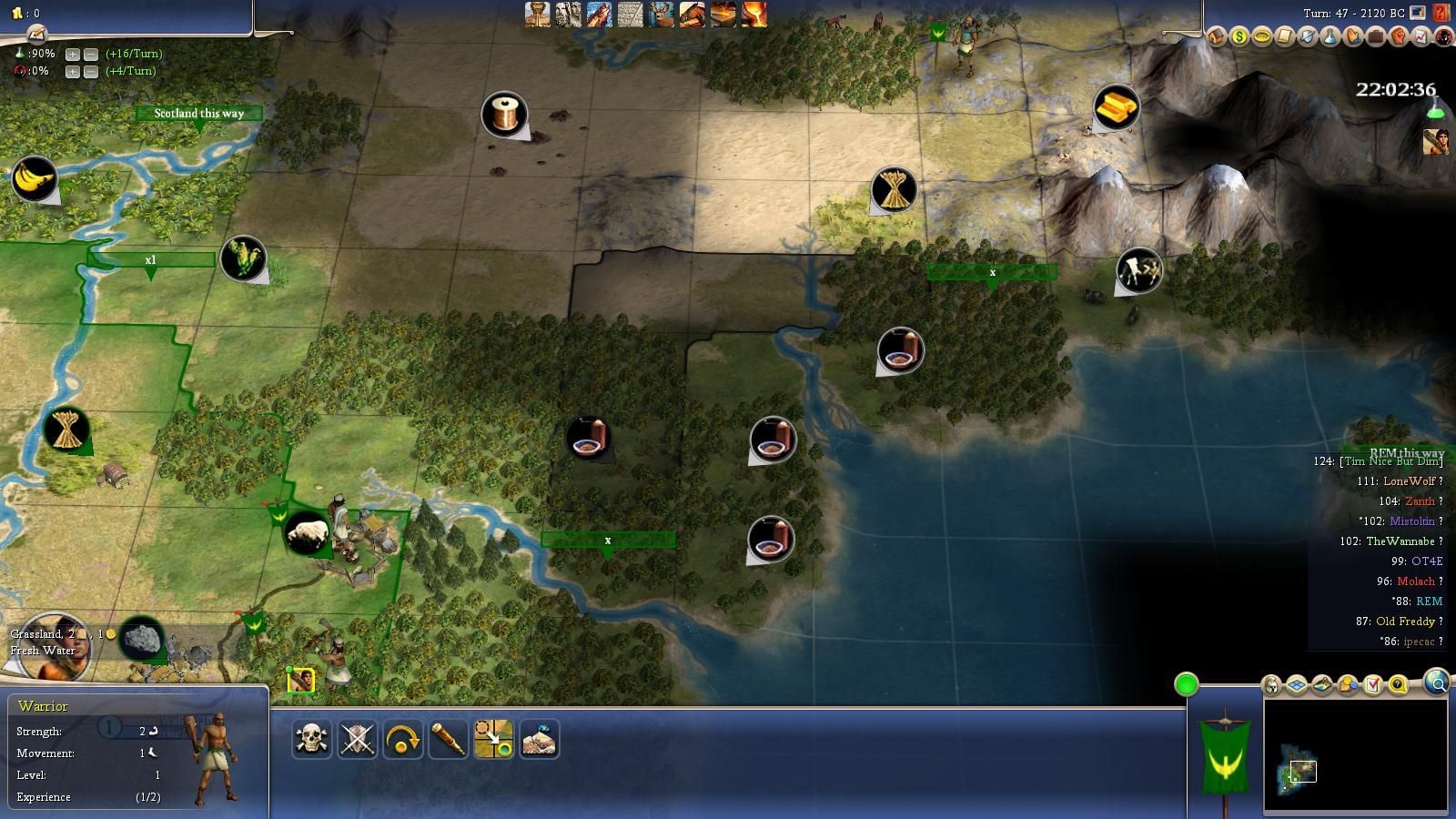Open the victory conditions chart icon
The height and width of the screenshot is (819, 1456).
pos(1421,36)
